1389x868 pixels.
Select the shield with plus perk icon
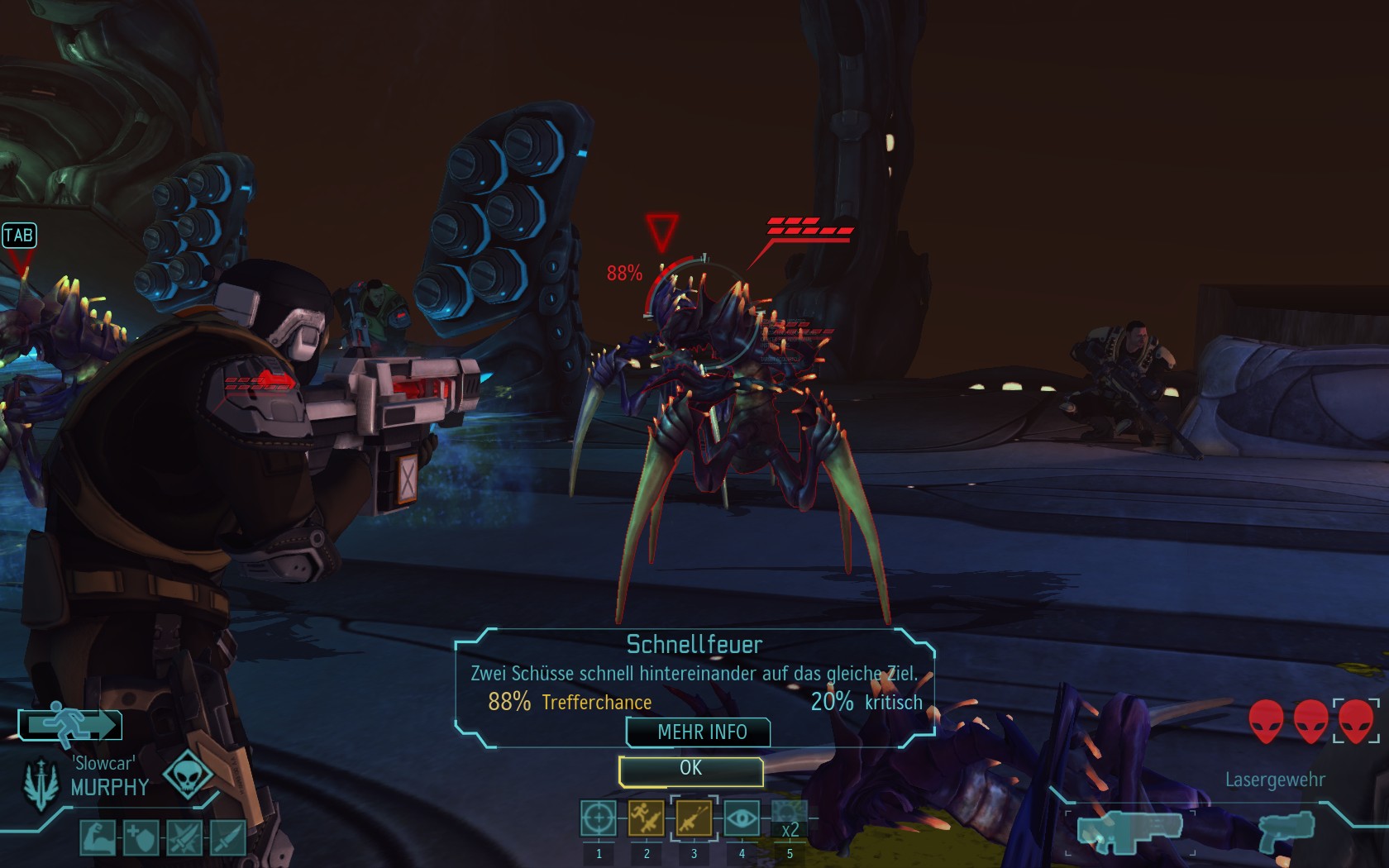click(141, 837)
